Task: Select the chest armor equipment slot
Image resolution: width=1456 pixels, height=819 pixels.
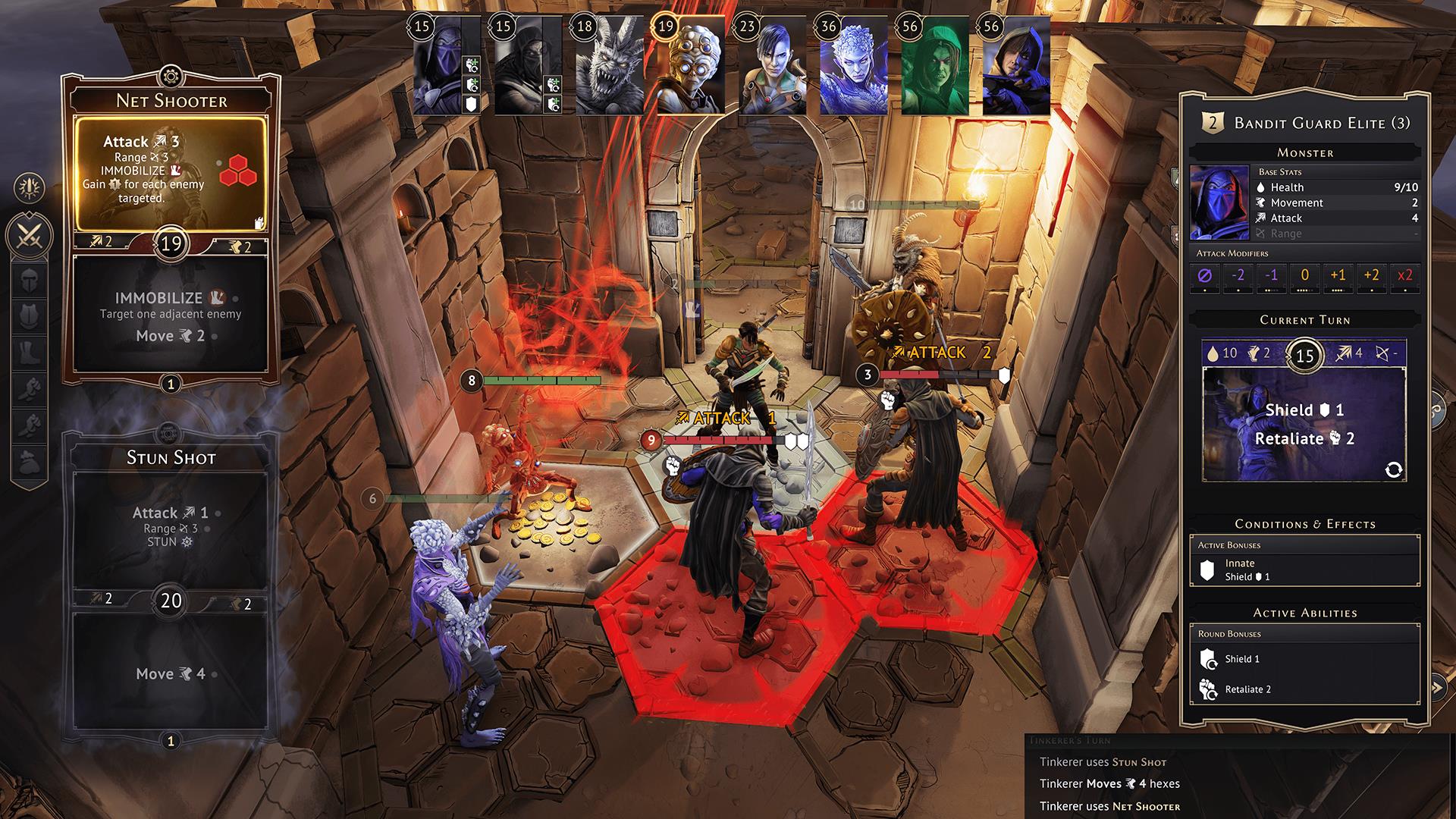Action: [x=30, y=315]
